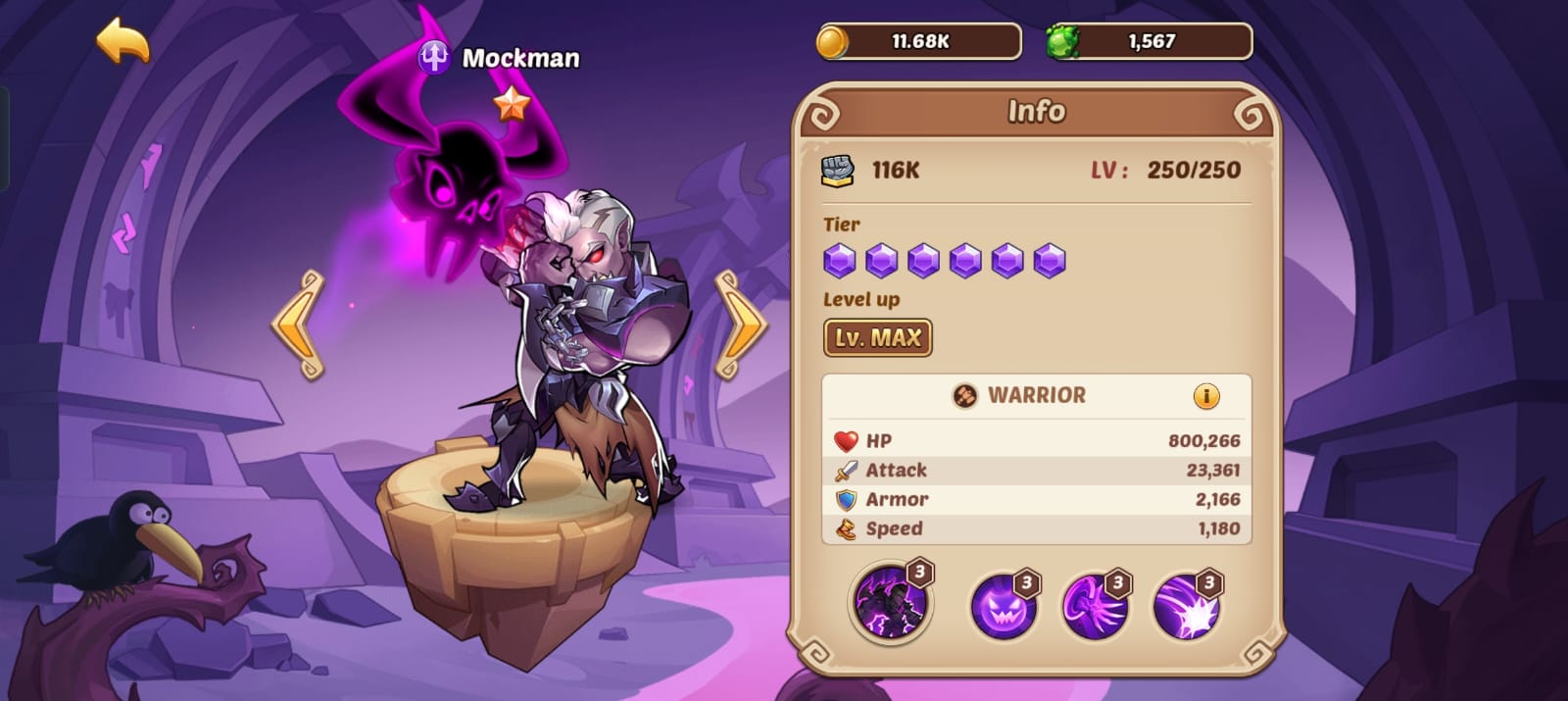Screen dimensions: 1568x701
Task: Tap the fist power rating icon
Action: (x=837, y=170)
